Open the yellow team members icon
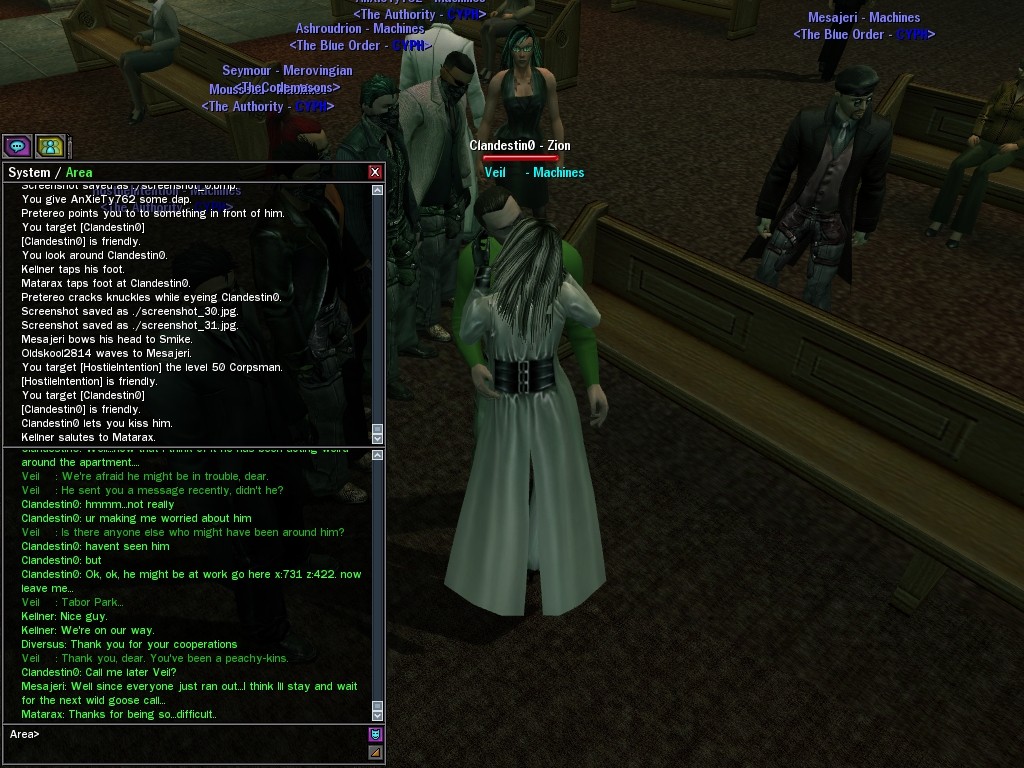The height and width of the screenshot is (768, 1024). pos(50,147)
